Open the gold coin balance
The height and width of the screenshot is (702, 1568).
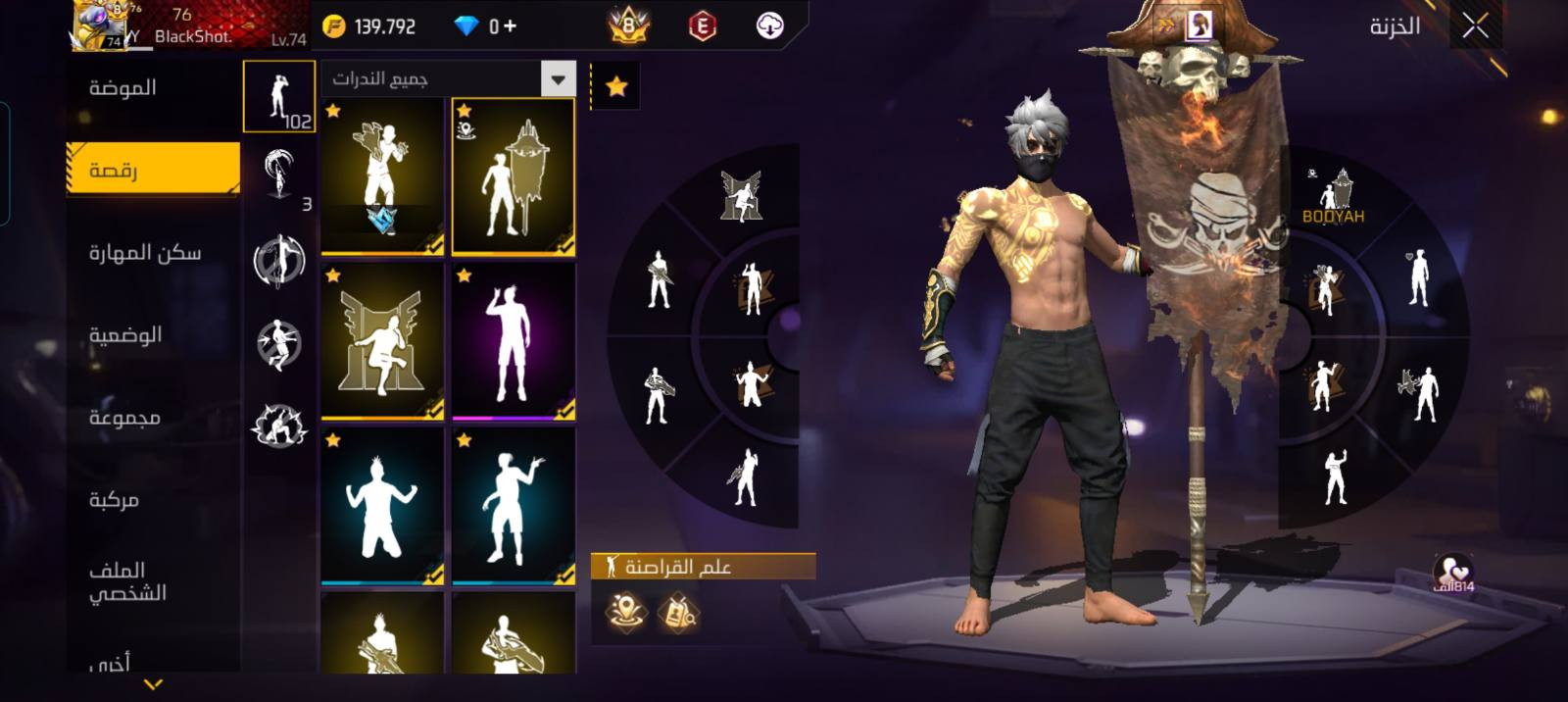(x=371, y=26)
